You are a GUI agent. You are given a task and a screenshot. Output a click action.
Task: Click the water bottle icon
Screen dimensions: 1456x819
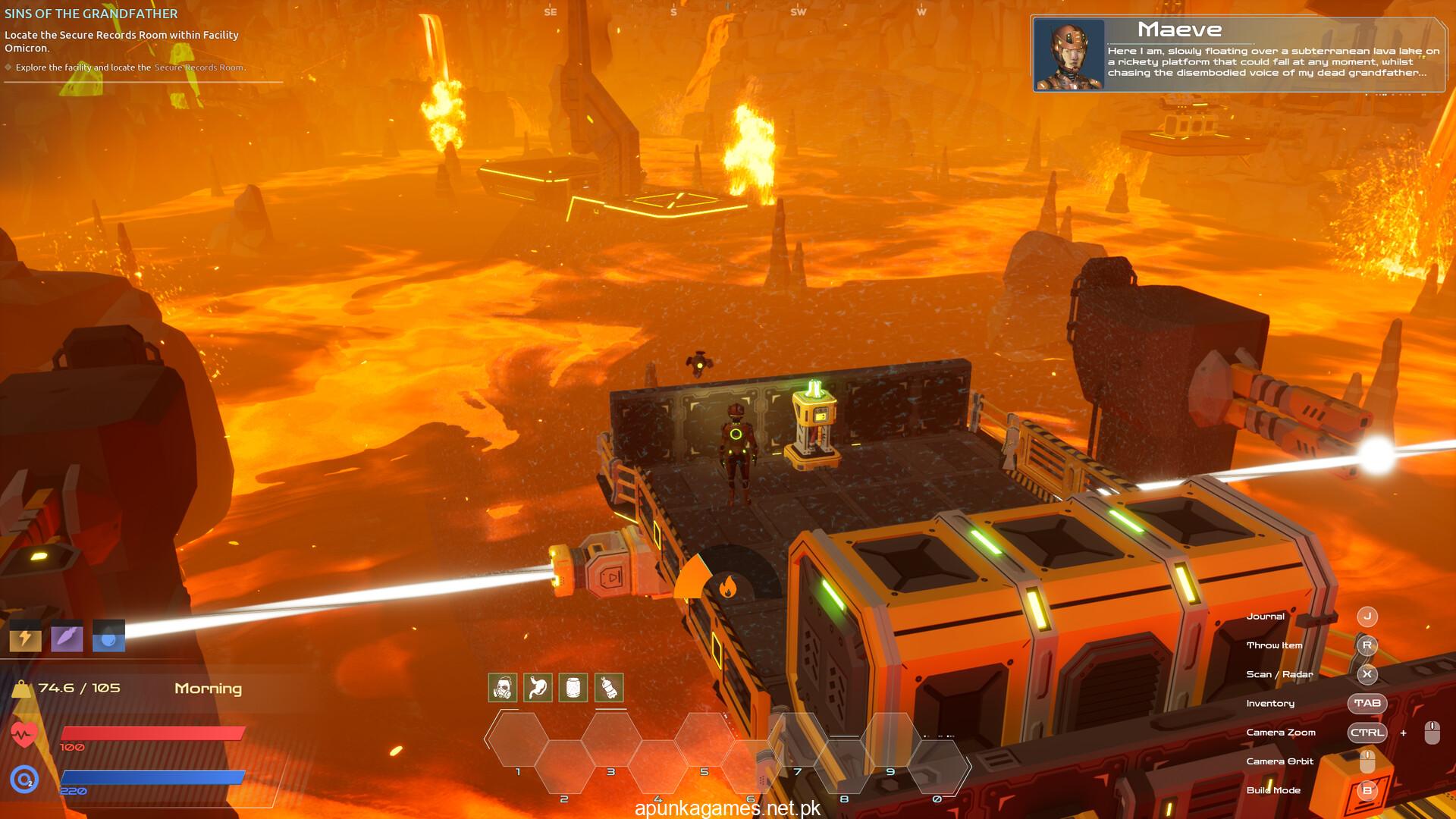(608, 688)
